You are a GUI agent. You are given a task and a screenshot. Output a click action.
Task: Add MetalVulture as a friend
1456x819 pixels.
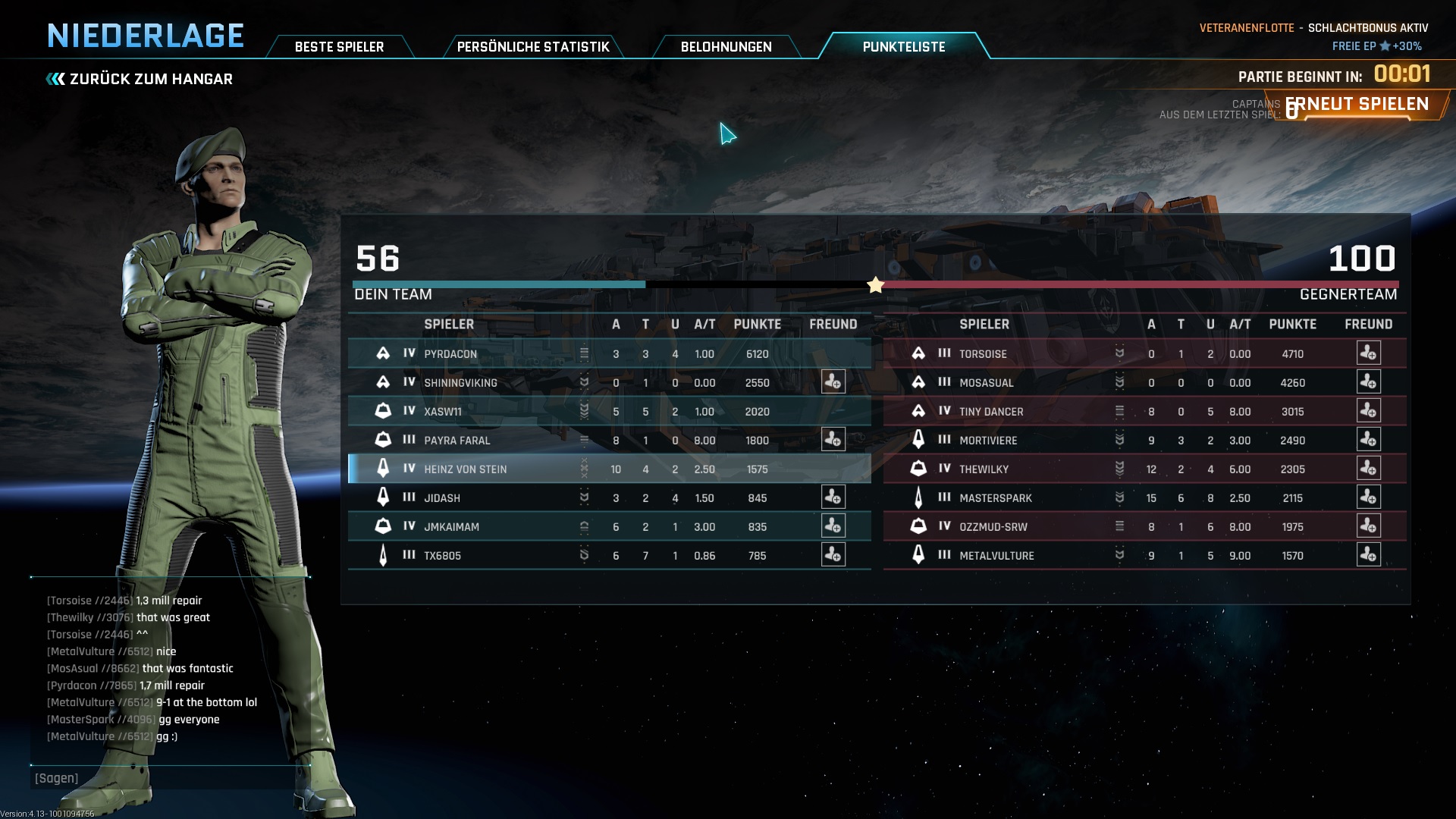pos(1368,555)
